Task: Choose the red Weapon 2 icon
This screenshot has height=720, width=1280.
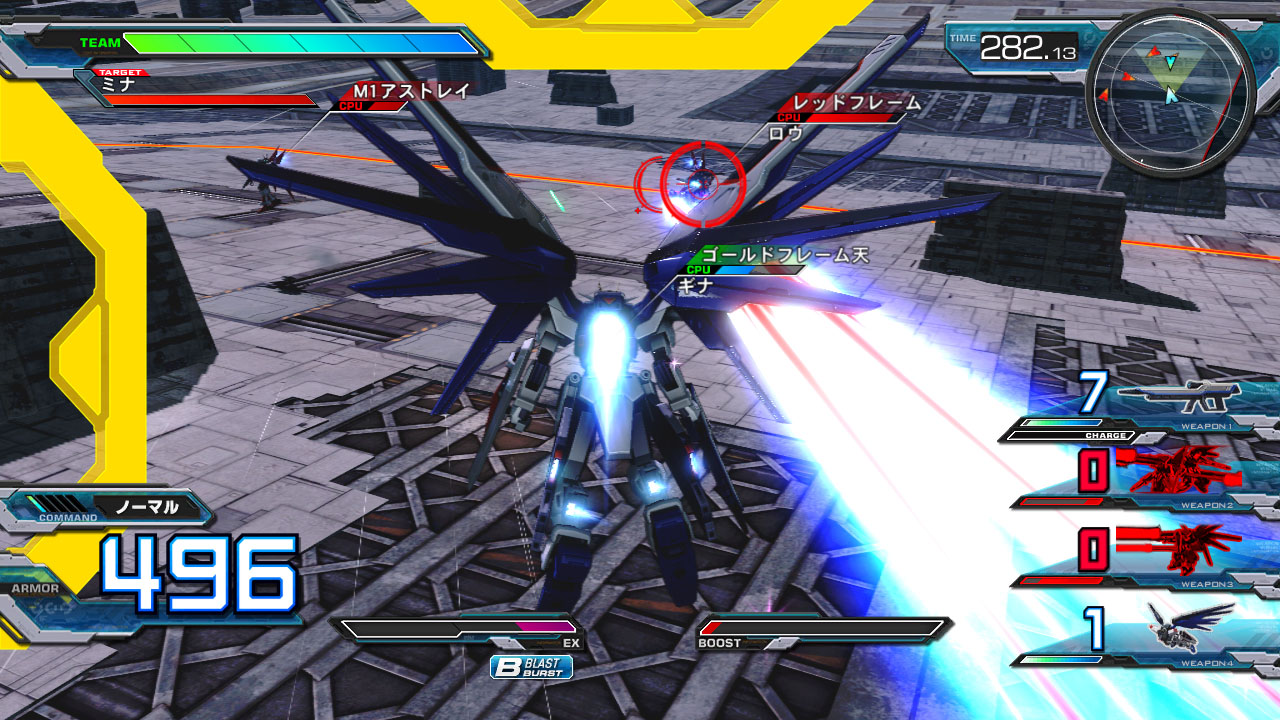Action: (x=1178, y=469)
